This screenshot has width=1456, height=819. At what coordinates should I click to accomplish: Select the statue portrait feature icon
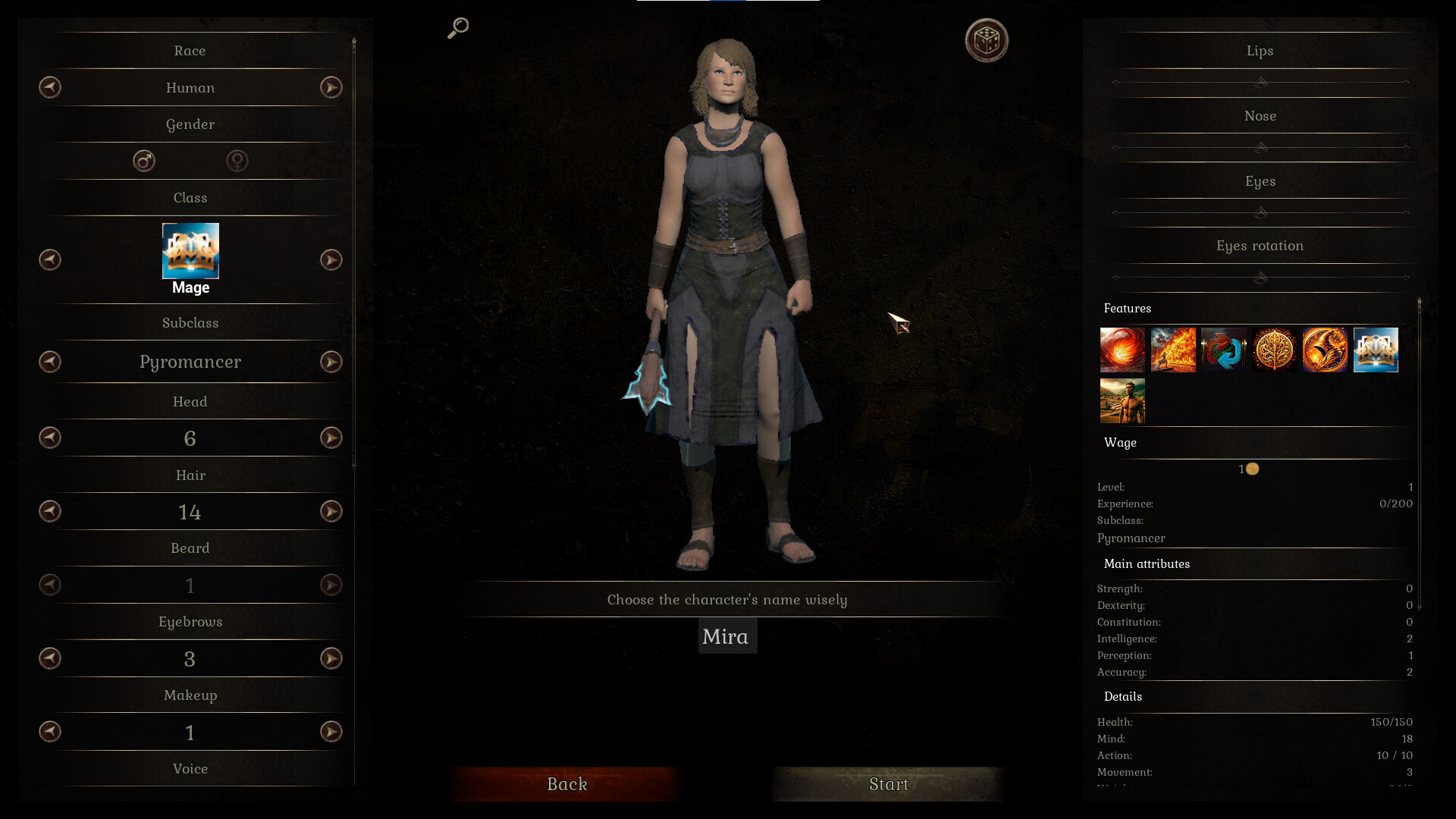point(1122,400)
